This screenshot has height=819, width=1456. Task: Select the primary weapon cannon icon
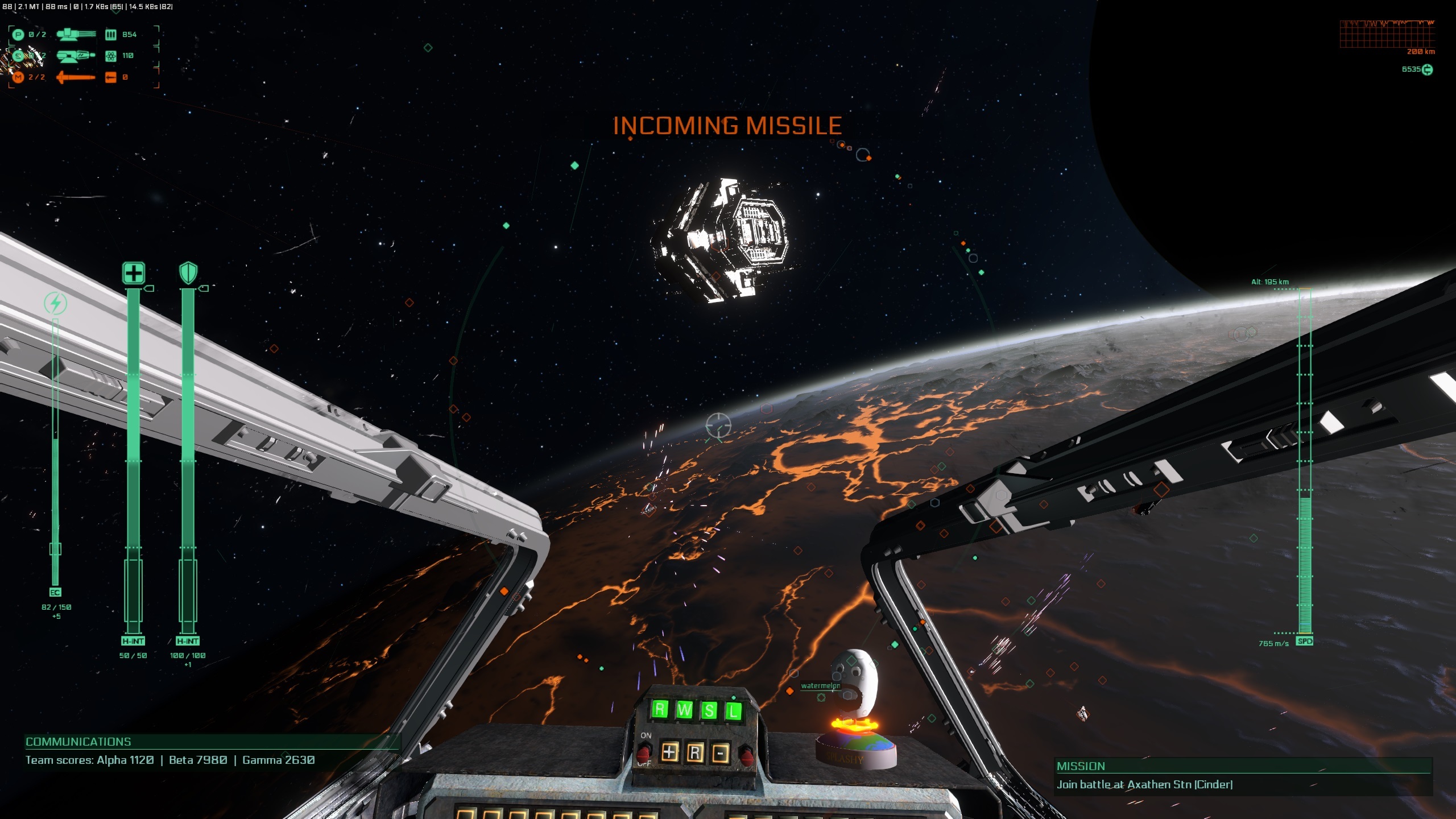tap(76, 34)
